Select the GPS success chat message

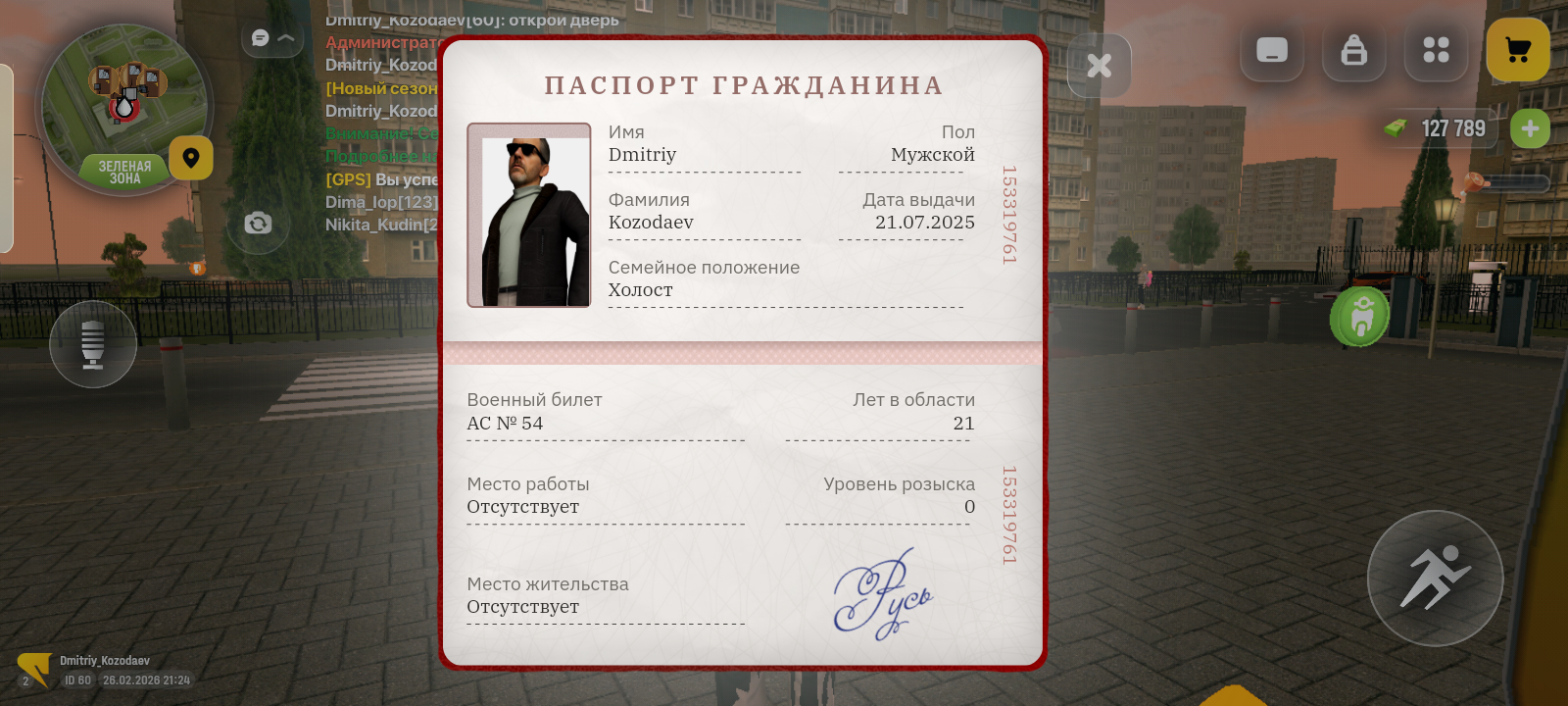tap(380, 180)
